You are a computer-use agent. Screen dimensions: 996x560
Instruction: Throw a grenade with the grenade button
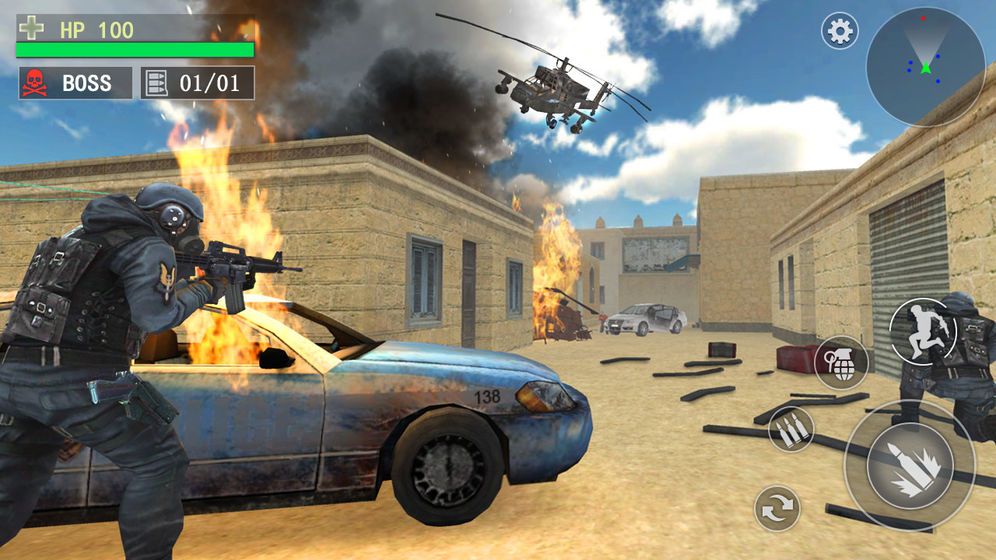point(840,362)
